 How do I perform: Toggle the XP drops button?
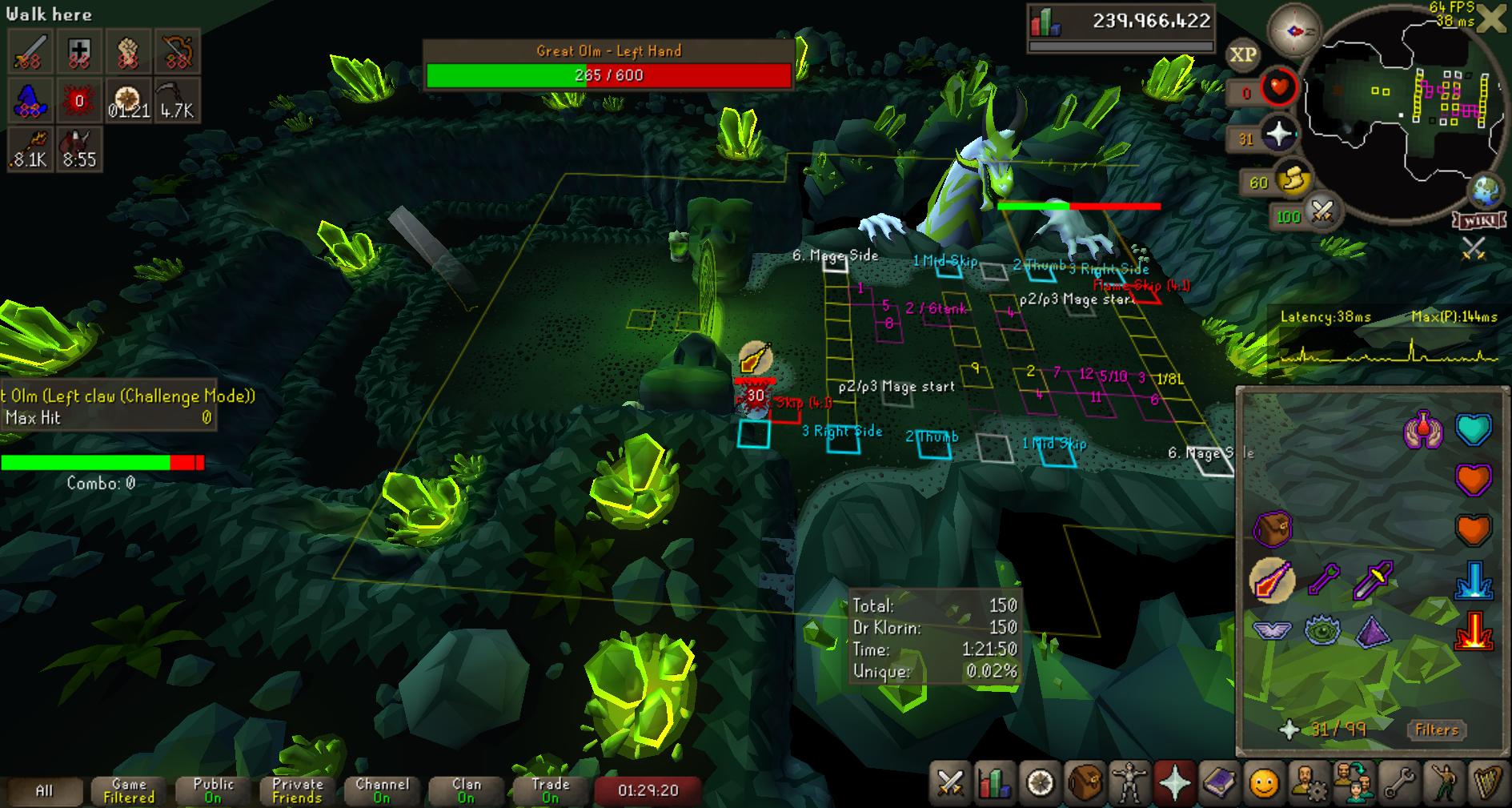1242,54
